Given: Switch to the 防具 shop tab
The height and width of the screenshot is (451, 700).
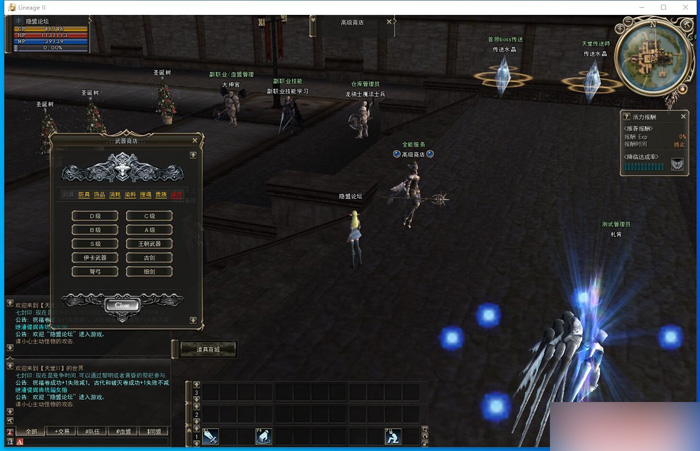Looking at the screenshot, I should 84,195.
